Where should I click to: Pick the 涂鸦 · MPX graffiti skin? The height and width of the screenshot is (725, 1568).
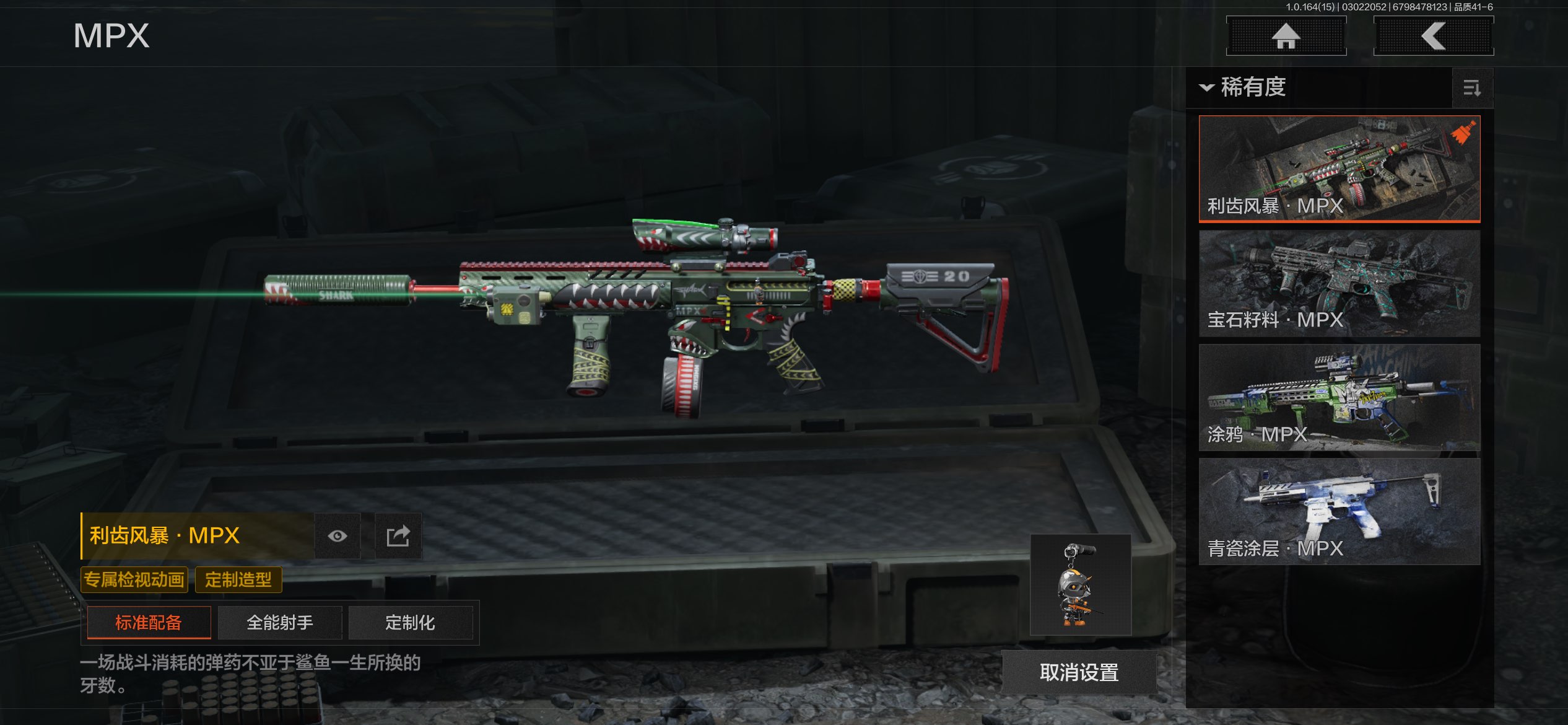1339,397
